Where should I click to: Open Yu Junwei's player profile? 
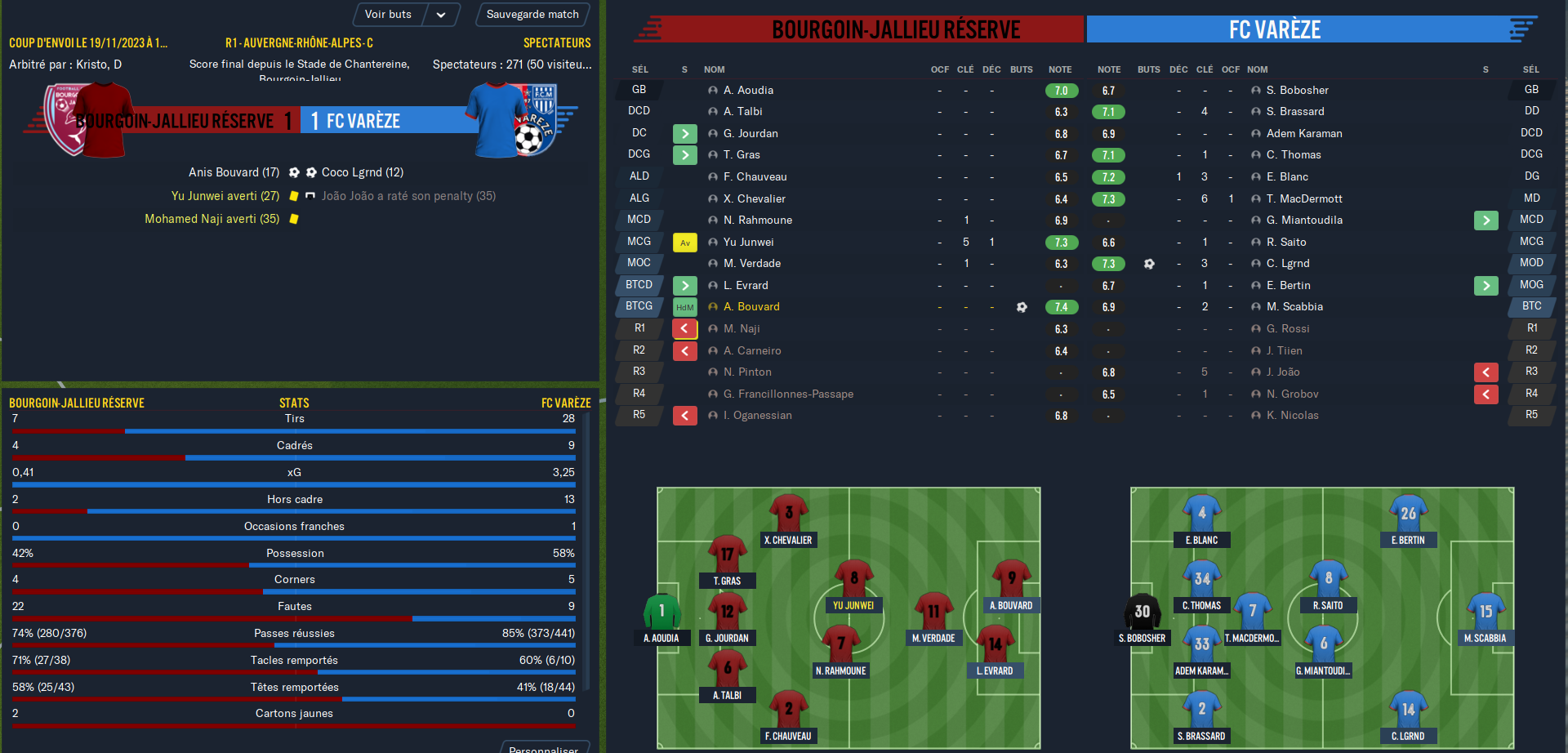(748, 243)
